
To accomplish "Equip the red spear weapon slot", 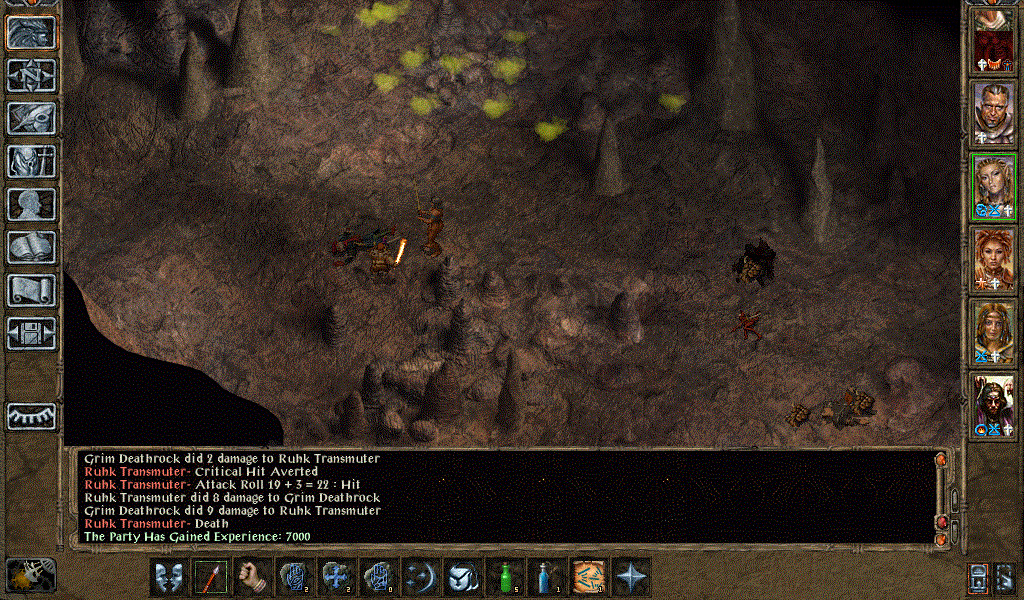I will pos(211,577).
